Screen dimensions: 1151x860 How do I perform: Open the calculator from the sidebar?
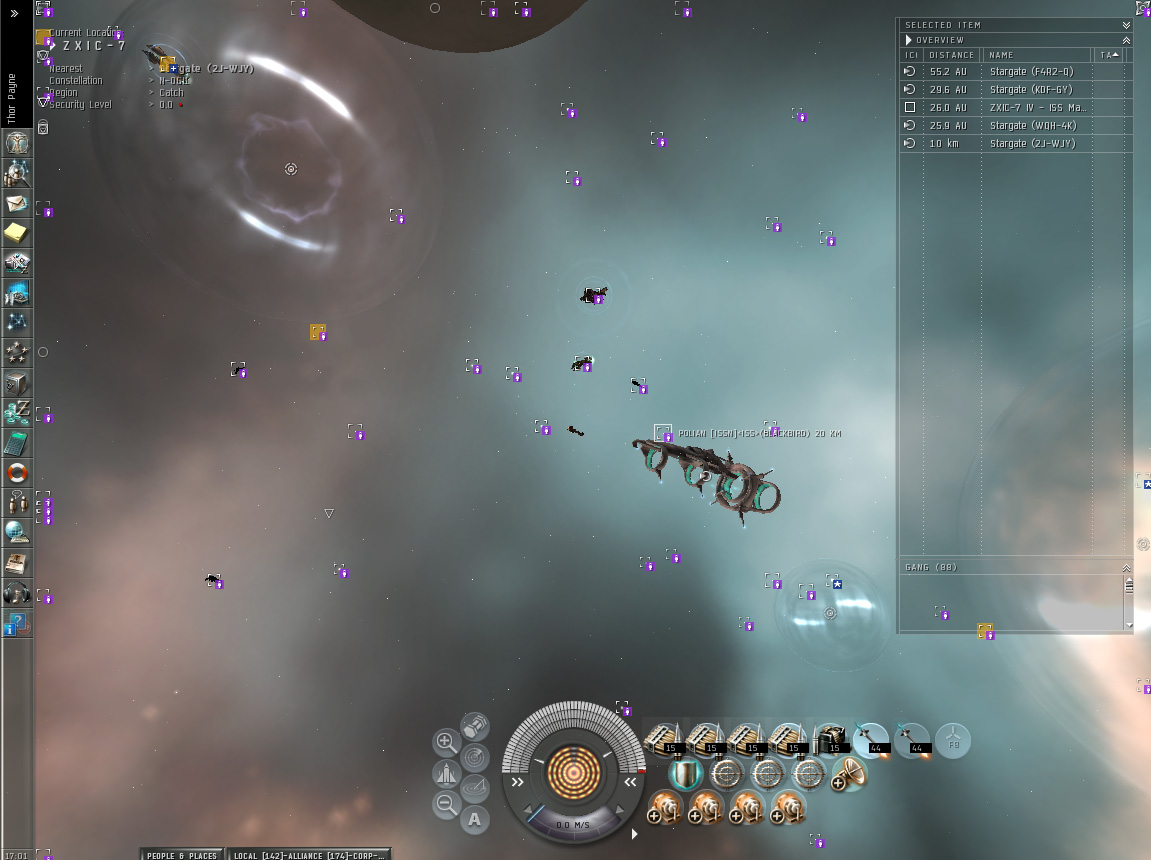tap(17, 443)
